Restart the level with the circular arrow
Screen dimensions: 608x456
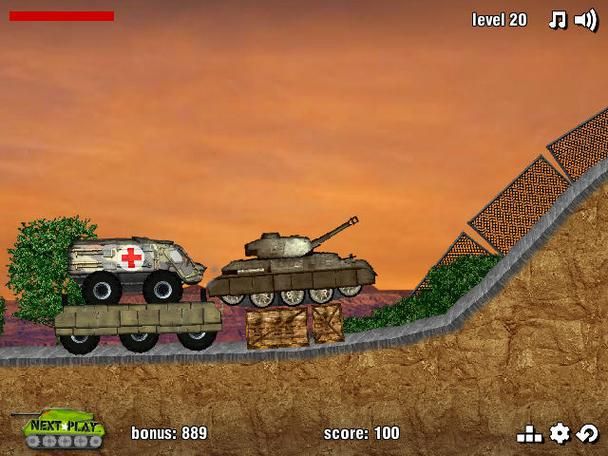588,433
